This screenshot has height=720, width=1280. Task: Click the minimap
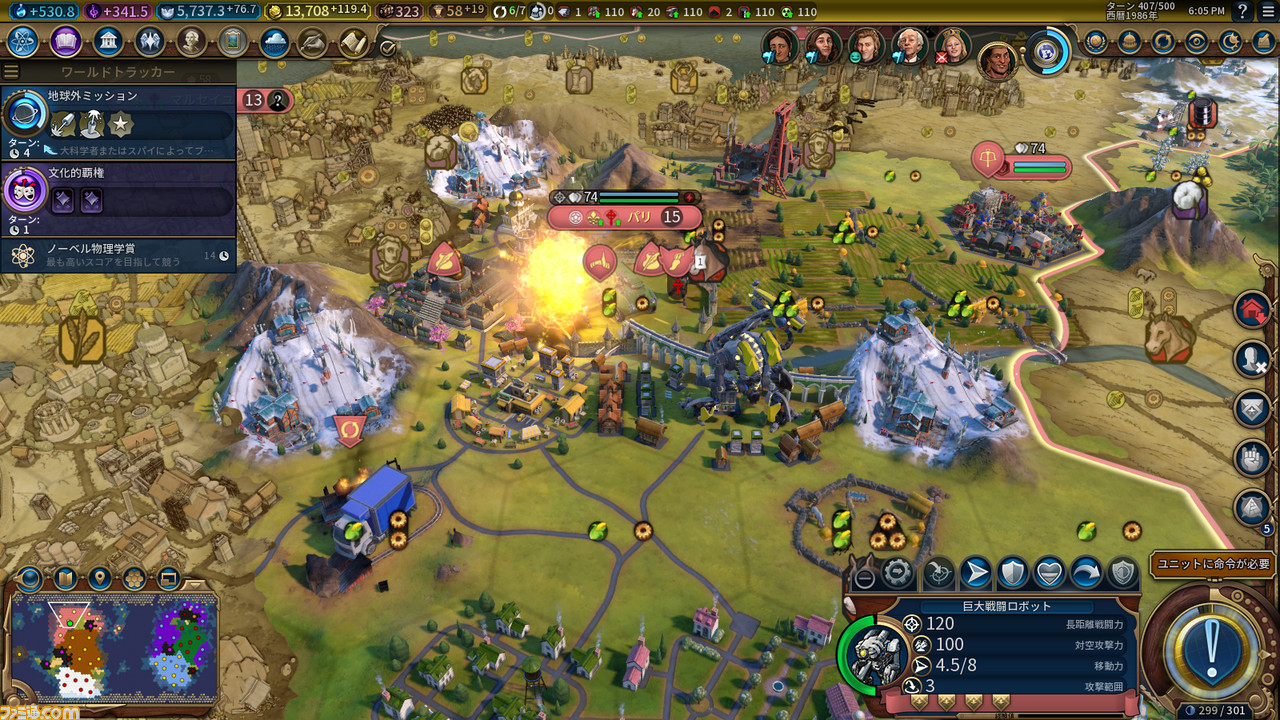click(113, 645)
